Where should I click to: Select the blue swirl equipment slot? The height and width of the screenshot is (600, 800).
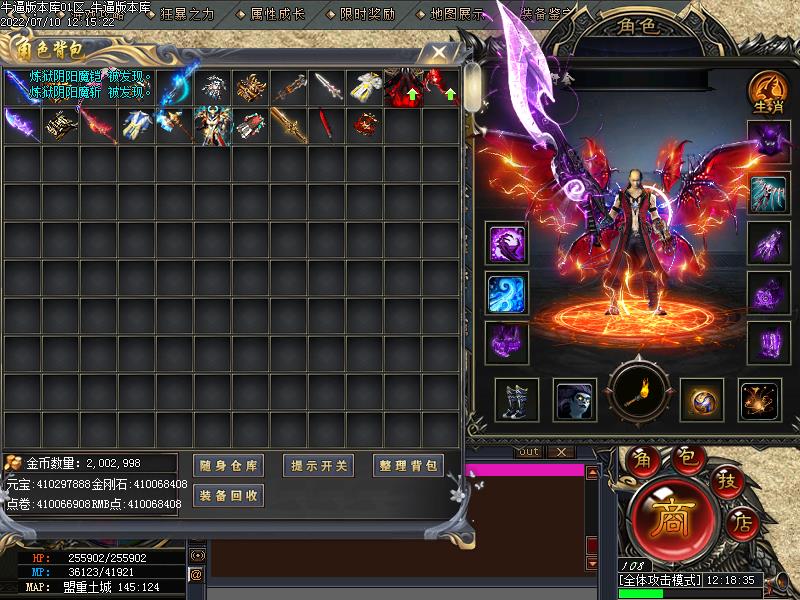pos(508,293)
